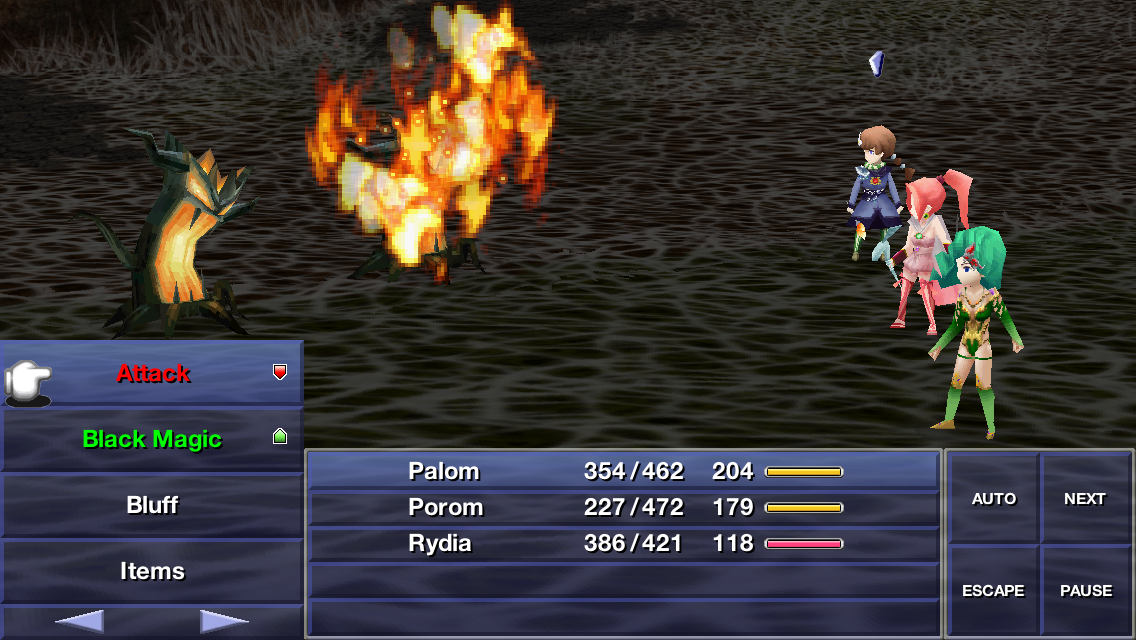Toggle AUTO battle mode

tap(994, 499)
